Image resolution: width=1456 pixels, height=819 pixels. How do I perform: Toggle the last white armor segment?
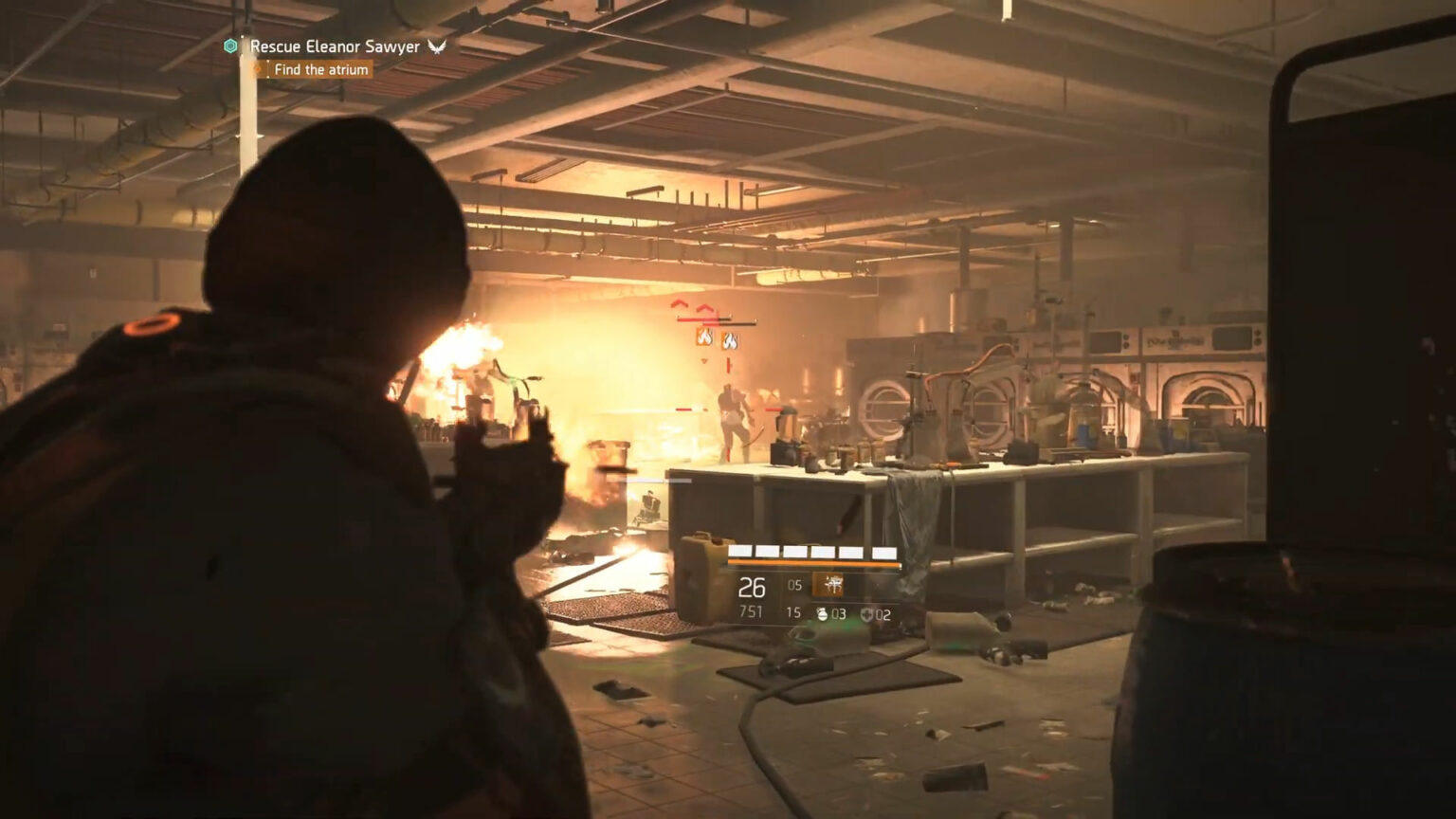point(885,550)
